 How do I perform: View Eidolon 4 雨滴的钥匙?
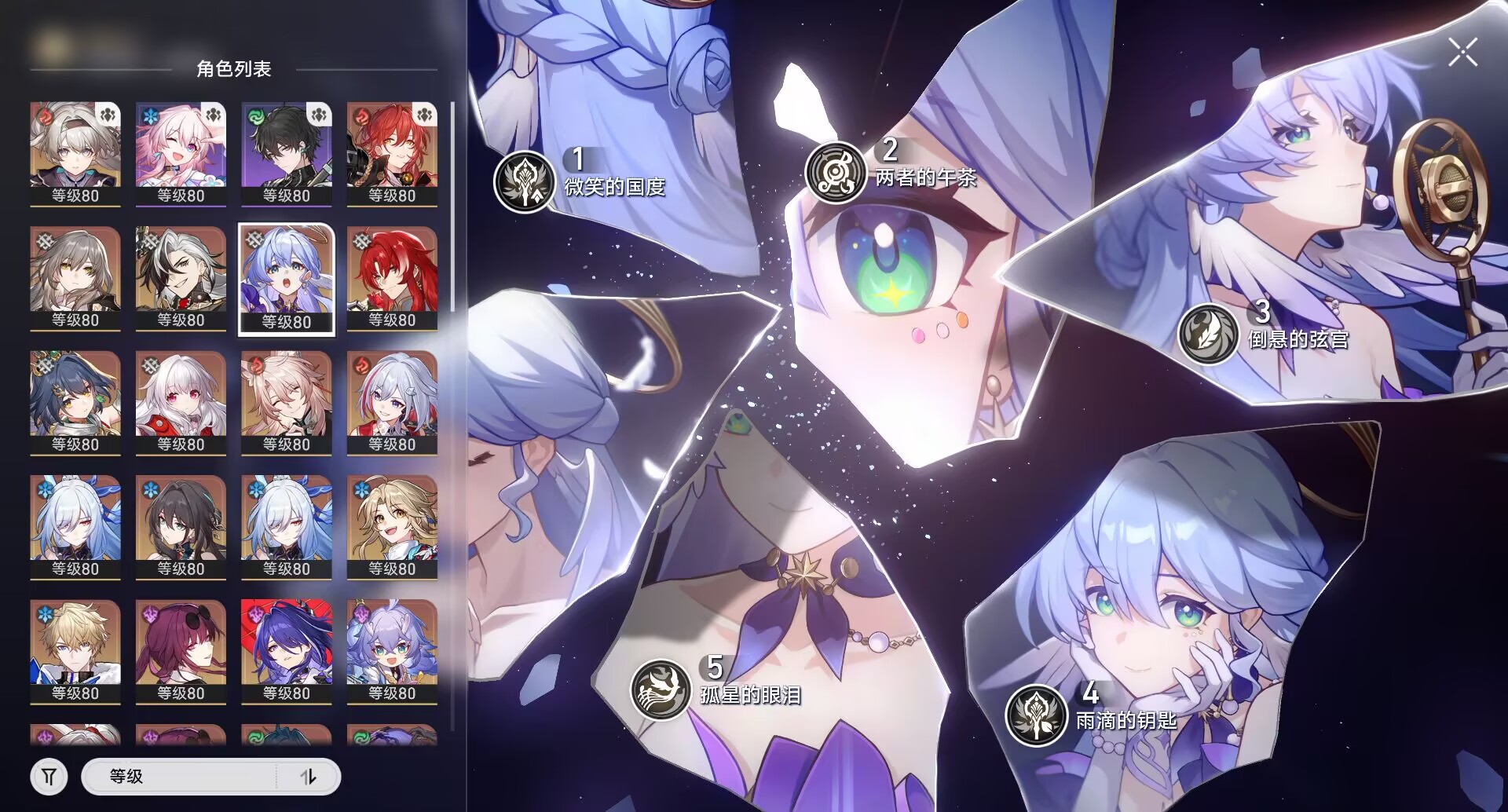point(1036,715)
